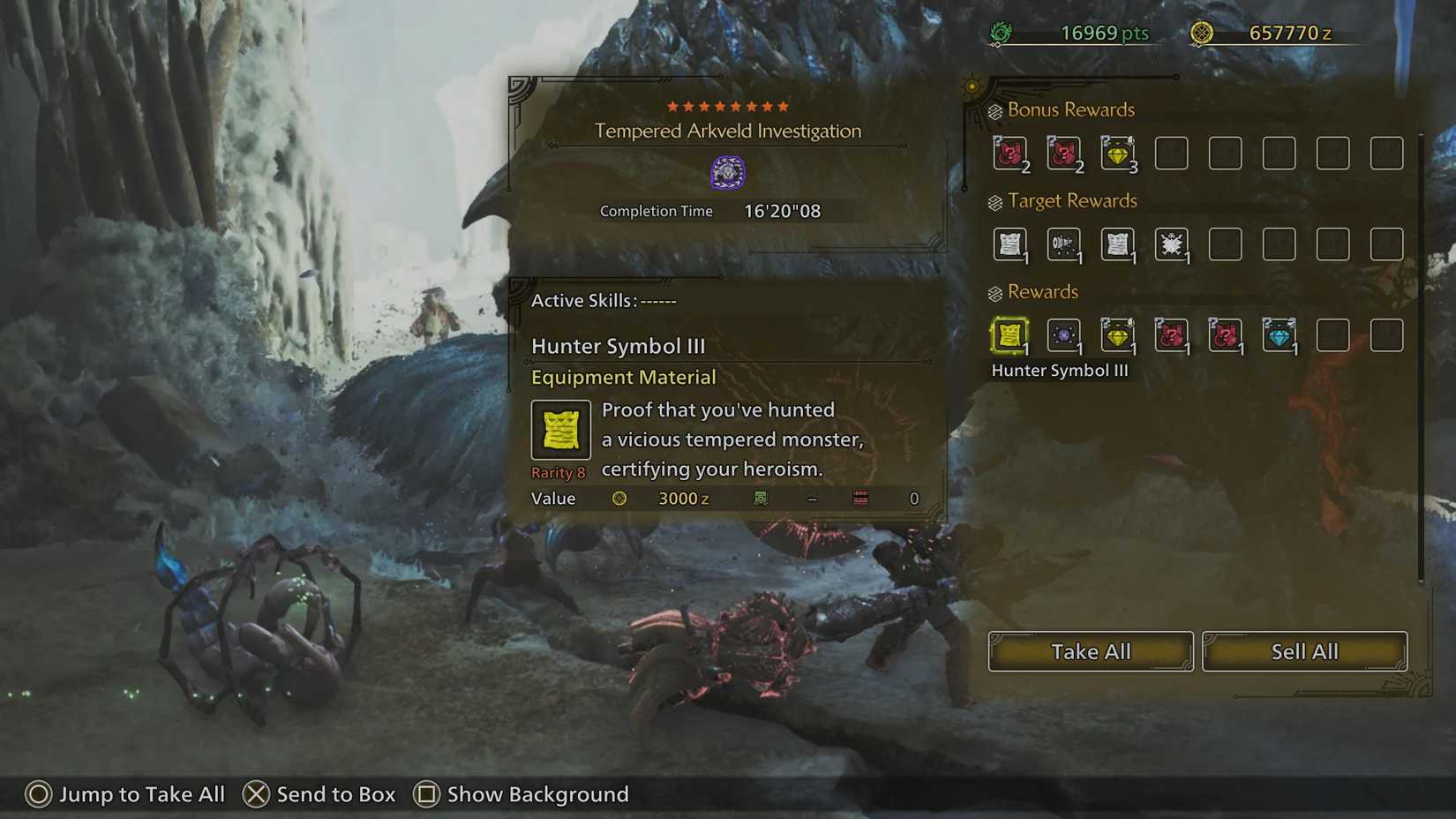This screenshot has width=1456, height=819.
Task: Click the purple orb reward icon
Action: [1063, 336]
